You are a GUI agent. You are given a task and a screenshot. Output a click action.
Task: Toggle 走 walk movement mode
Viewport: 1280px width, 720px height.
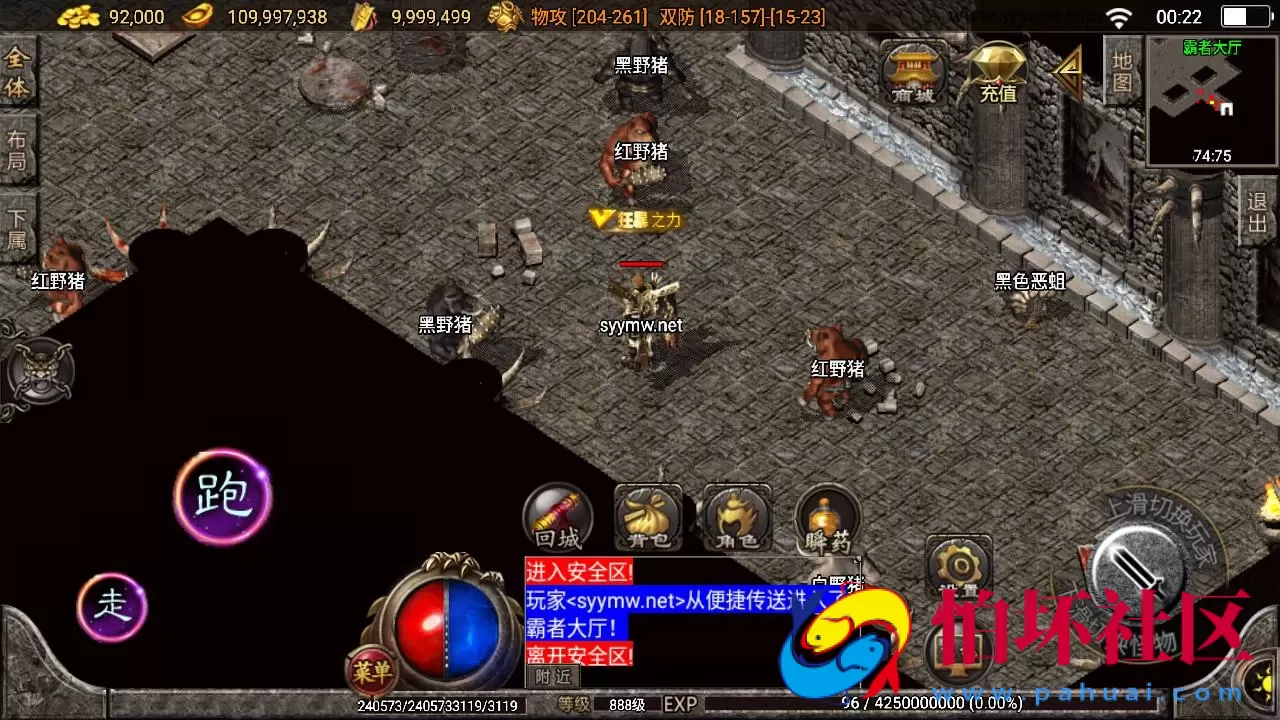coord(111,606)
